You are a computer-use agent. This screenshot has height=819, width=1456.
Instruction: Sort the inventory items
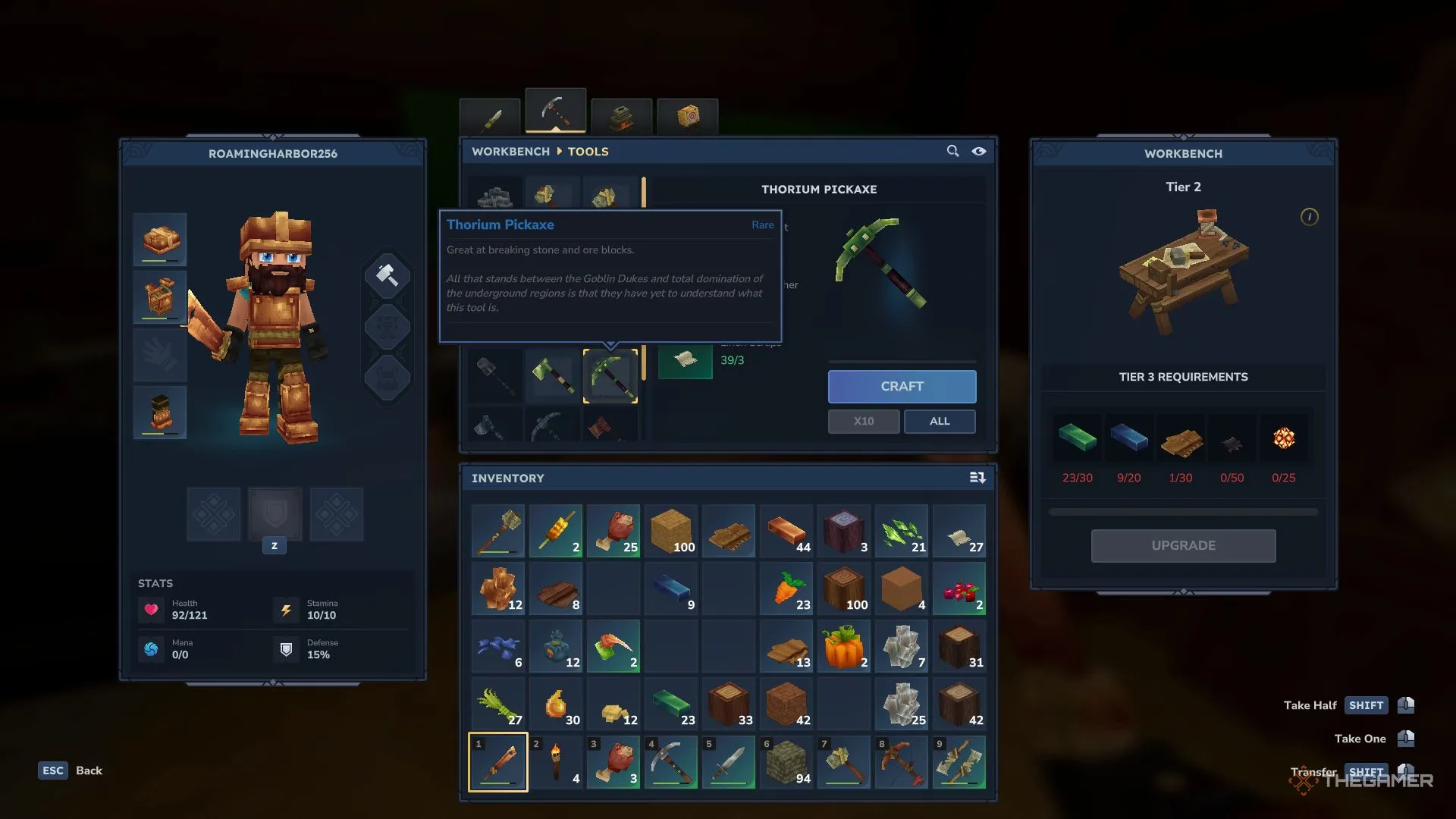(977, 478)
